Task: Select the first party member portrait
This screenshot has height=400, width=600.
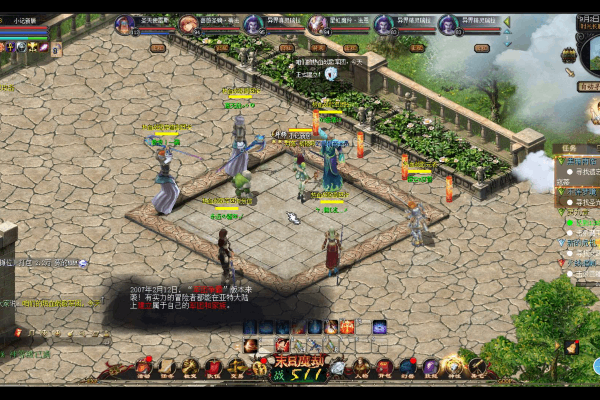Action: pyautogui.click(x=126, y=25)
